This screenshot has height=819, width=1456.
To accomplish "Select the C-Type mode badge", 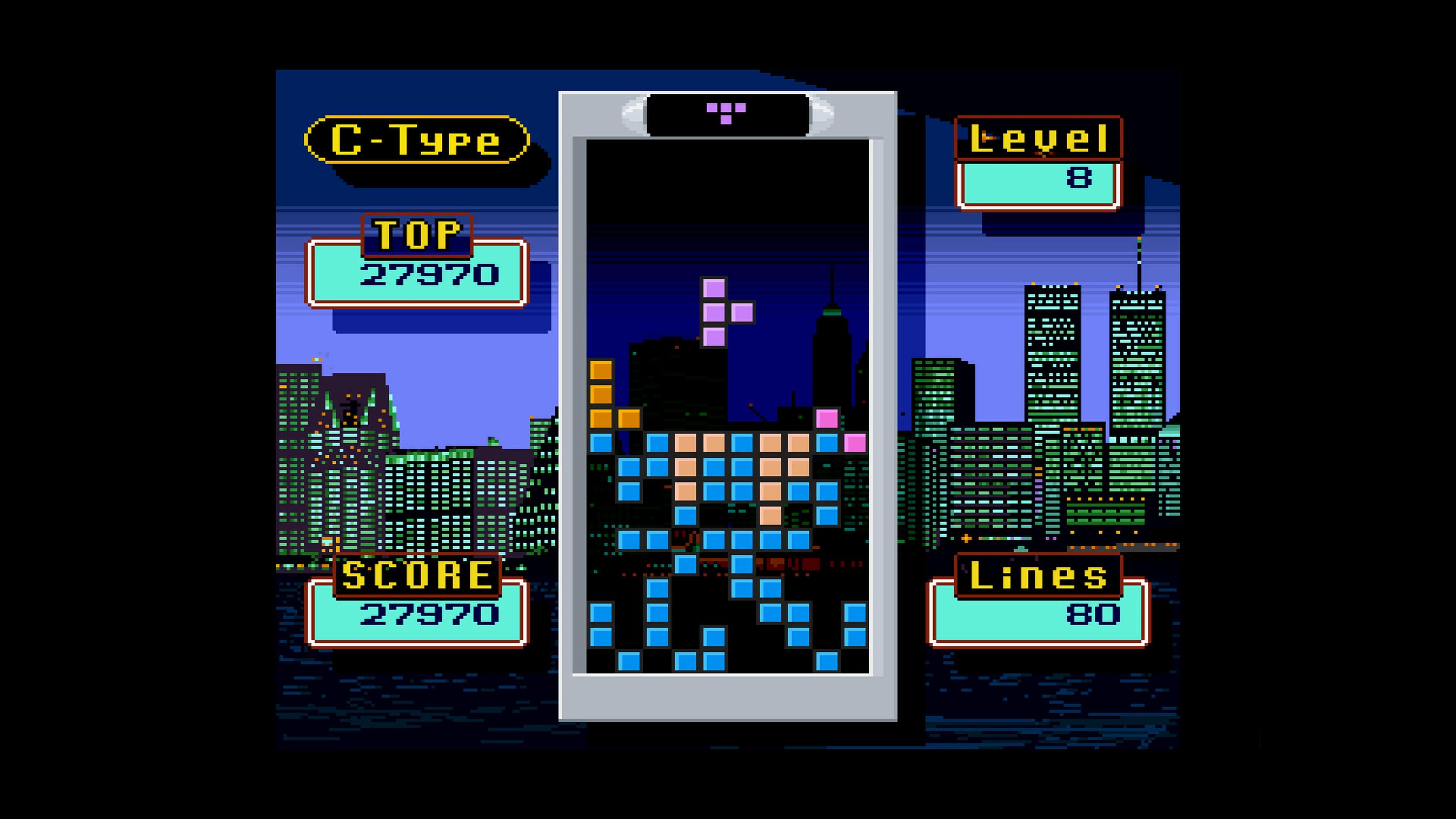I will pyautogui.click(x=416, y=140).
